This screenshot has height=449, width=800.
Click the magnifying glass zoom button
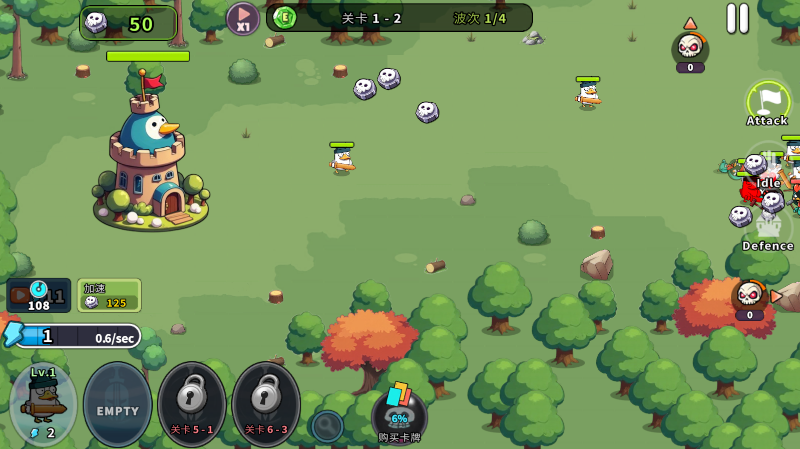[326, 426]
